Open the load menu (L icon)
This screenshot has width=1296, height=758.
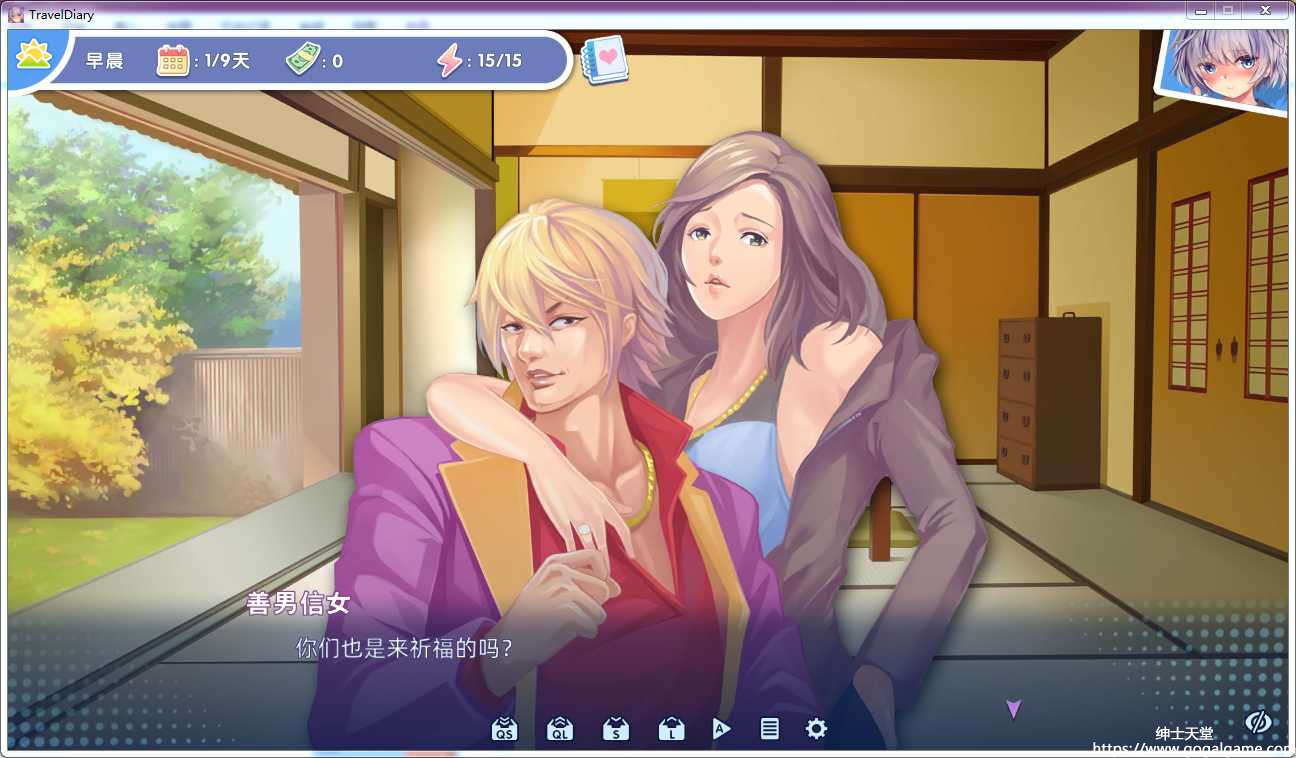tap(670, 729)
